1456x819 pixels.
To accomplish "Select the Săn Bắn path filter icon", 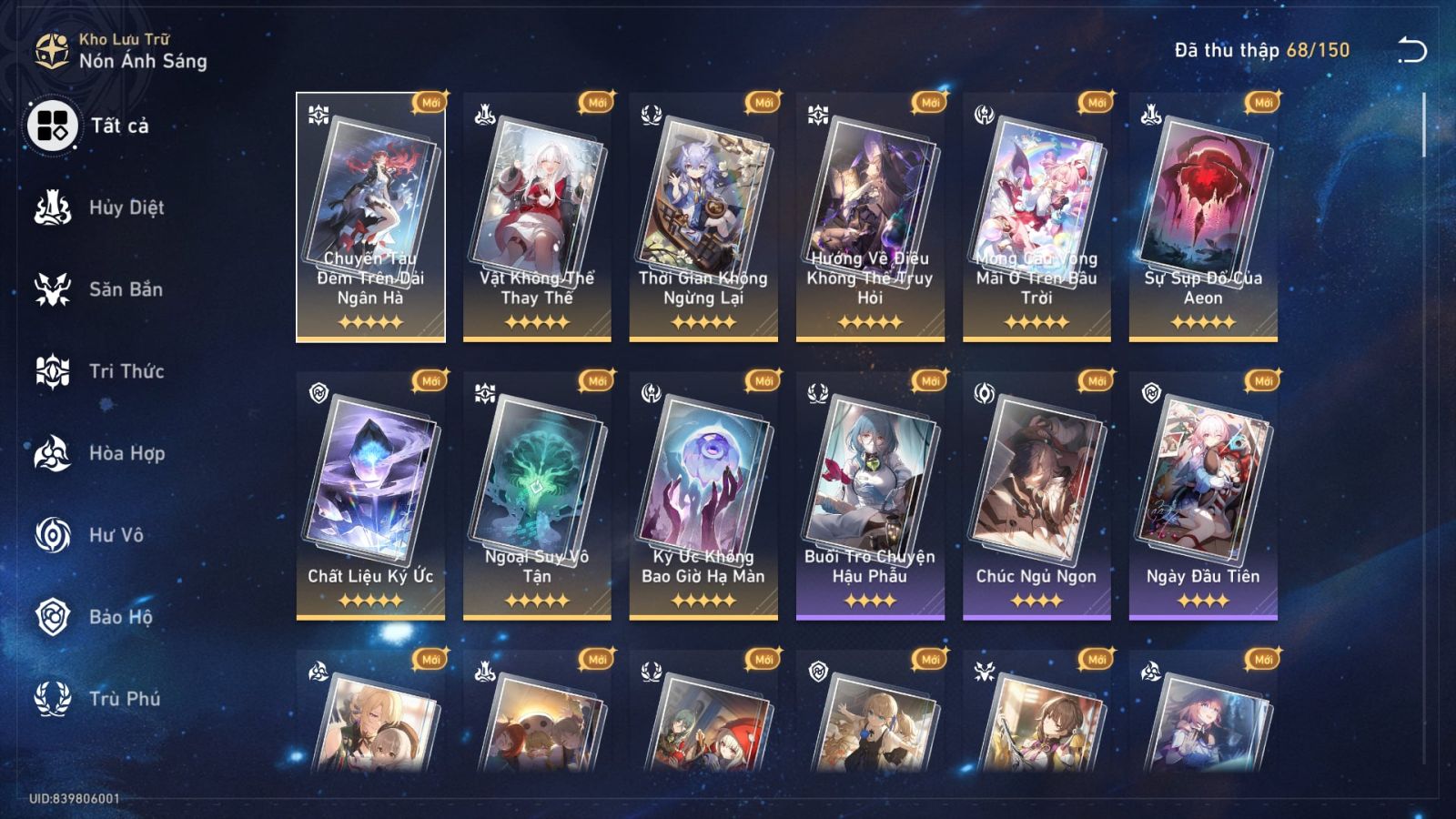I will 53,289.
